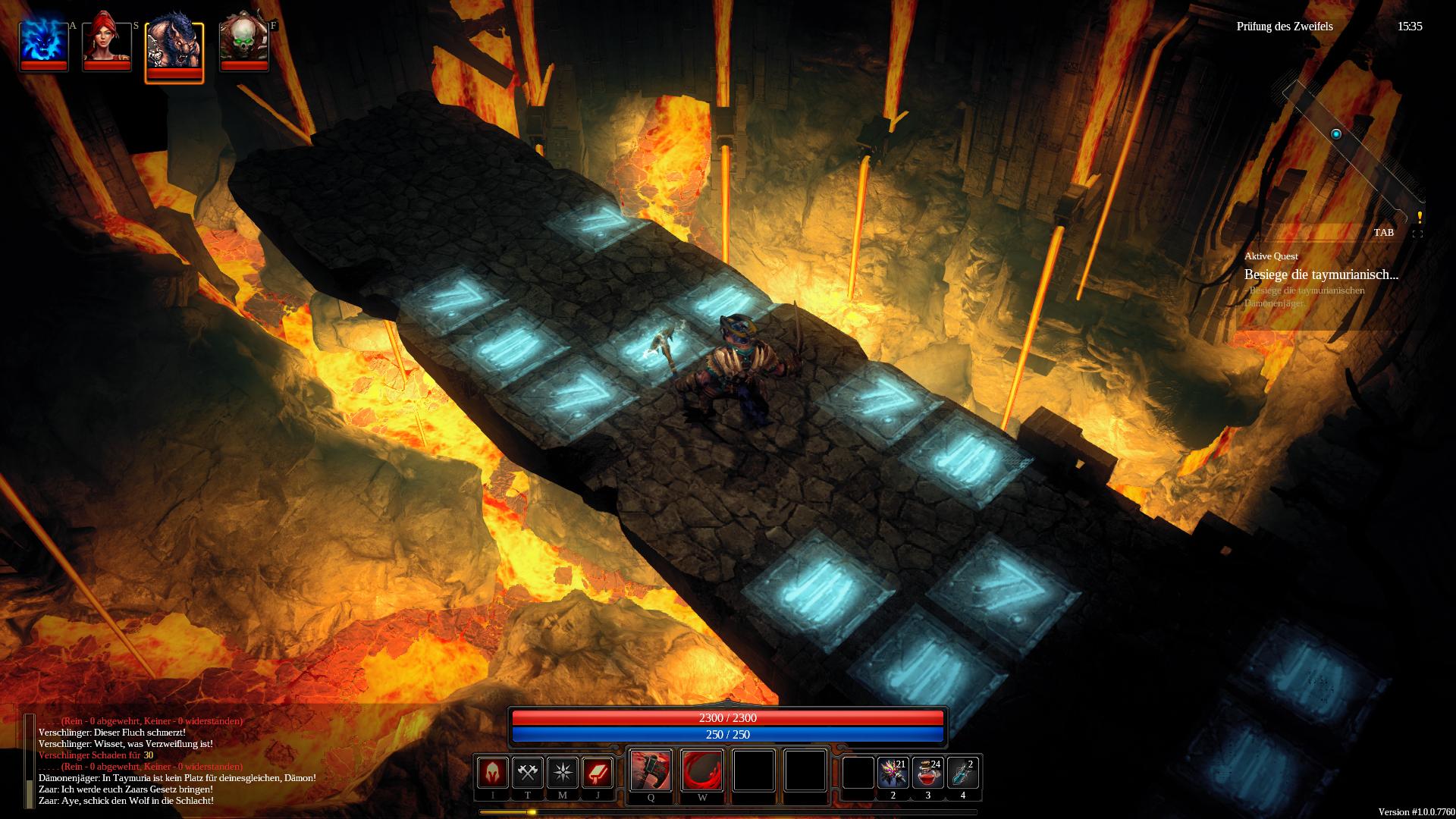Click the yellow exclamation quest marker

point(1420,218)
